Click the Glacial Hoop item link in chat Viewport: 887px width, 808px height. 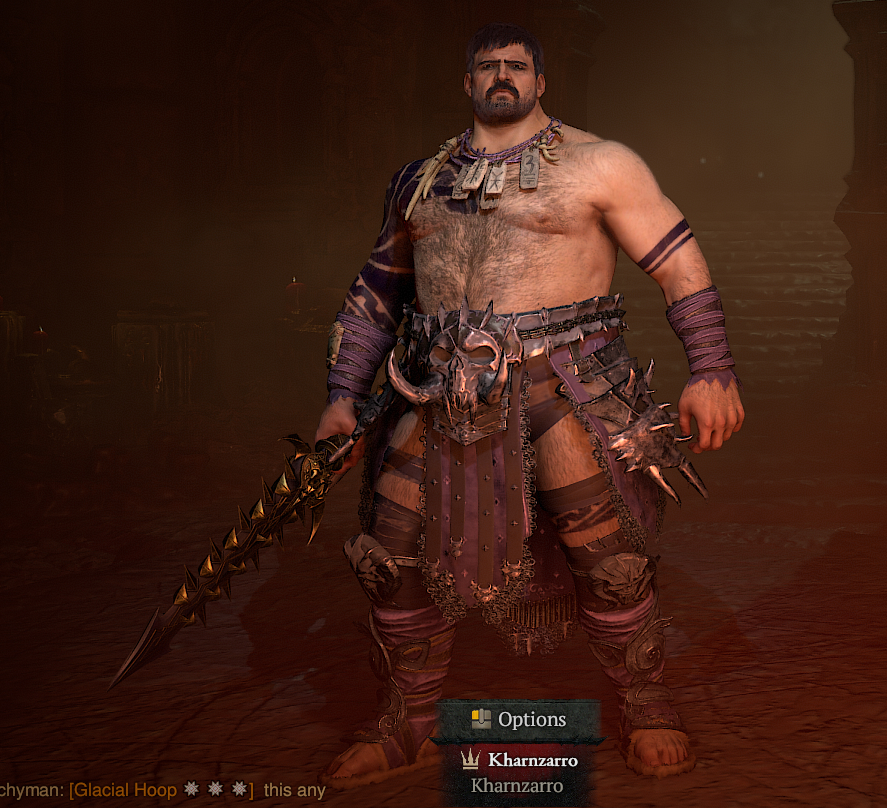click(161, 790)
